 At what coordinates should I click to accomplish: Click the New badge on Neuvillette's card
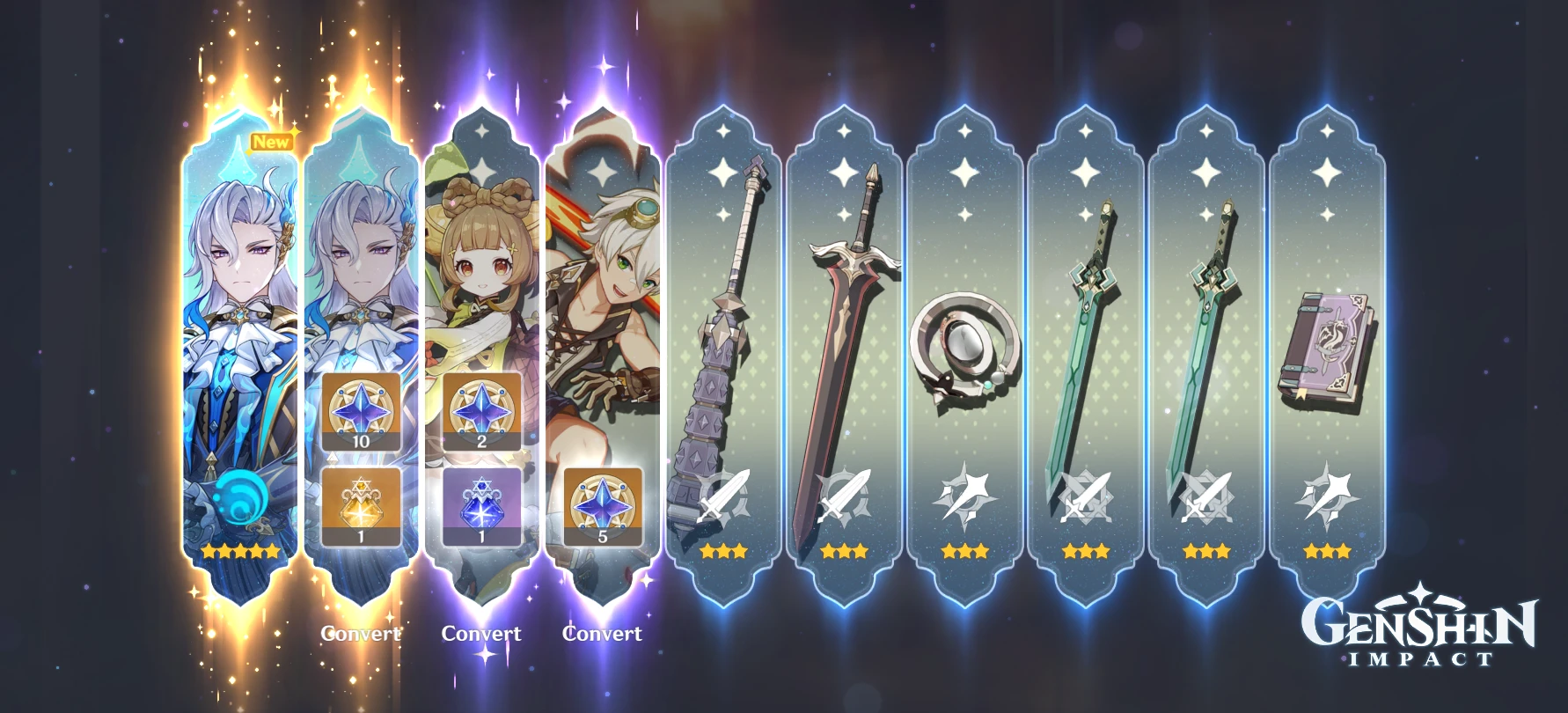272,141
